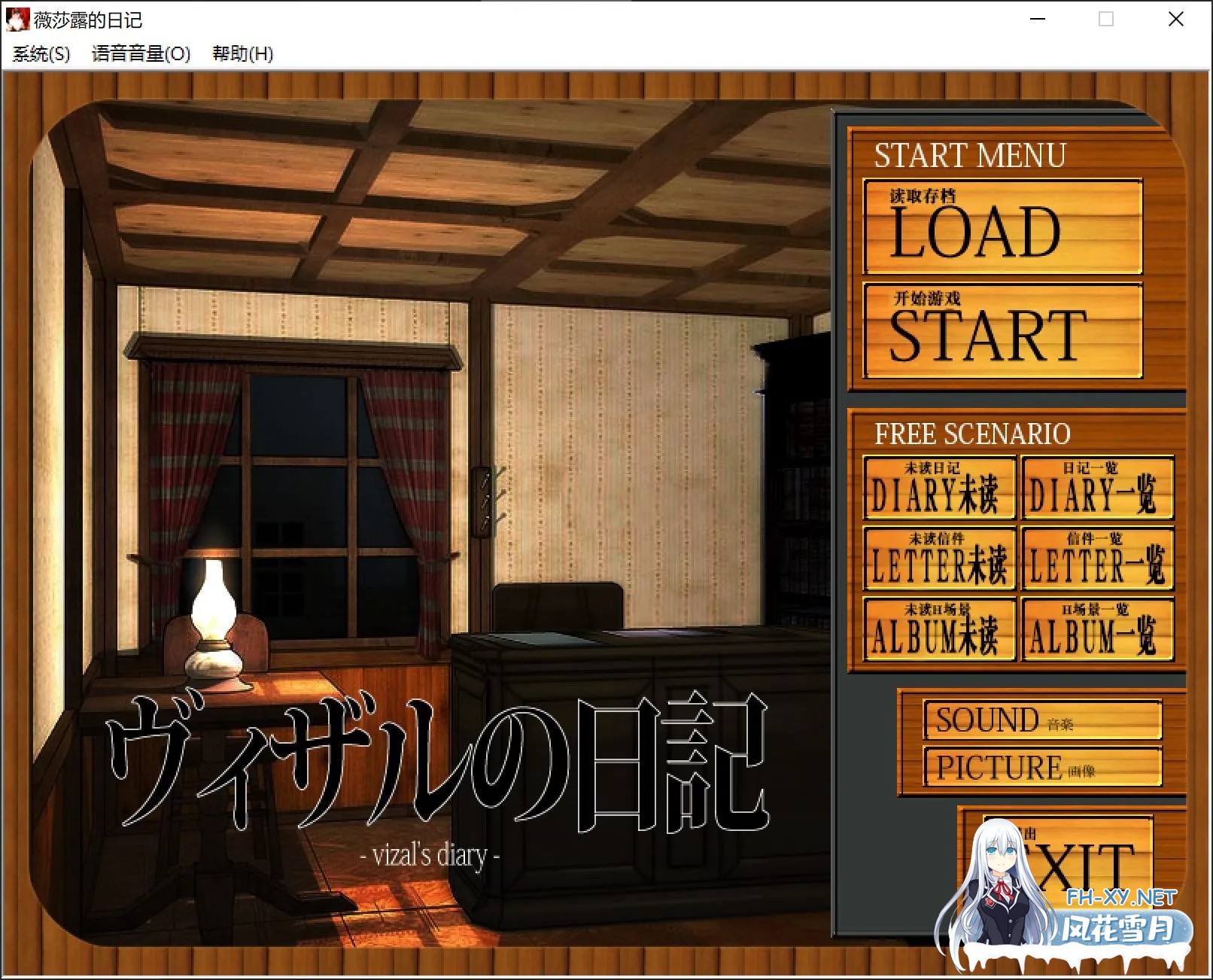Start a new game with START
The height and width of the screenshot is (980, 1213).
1002,330
